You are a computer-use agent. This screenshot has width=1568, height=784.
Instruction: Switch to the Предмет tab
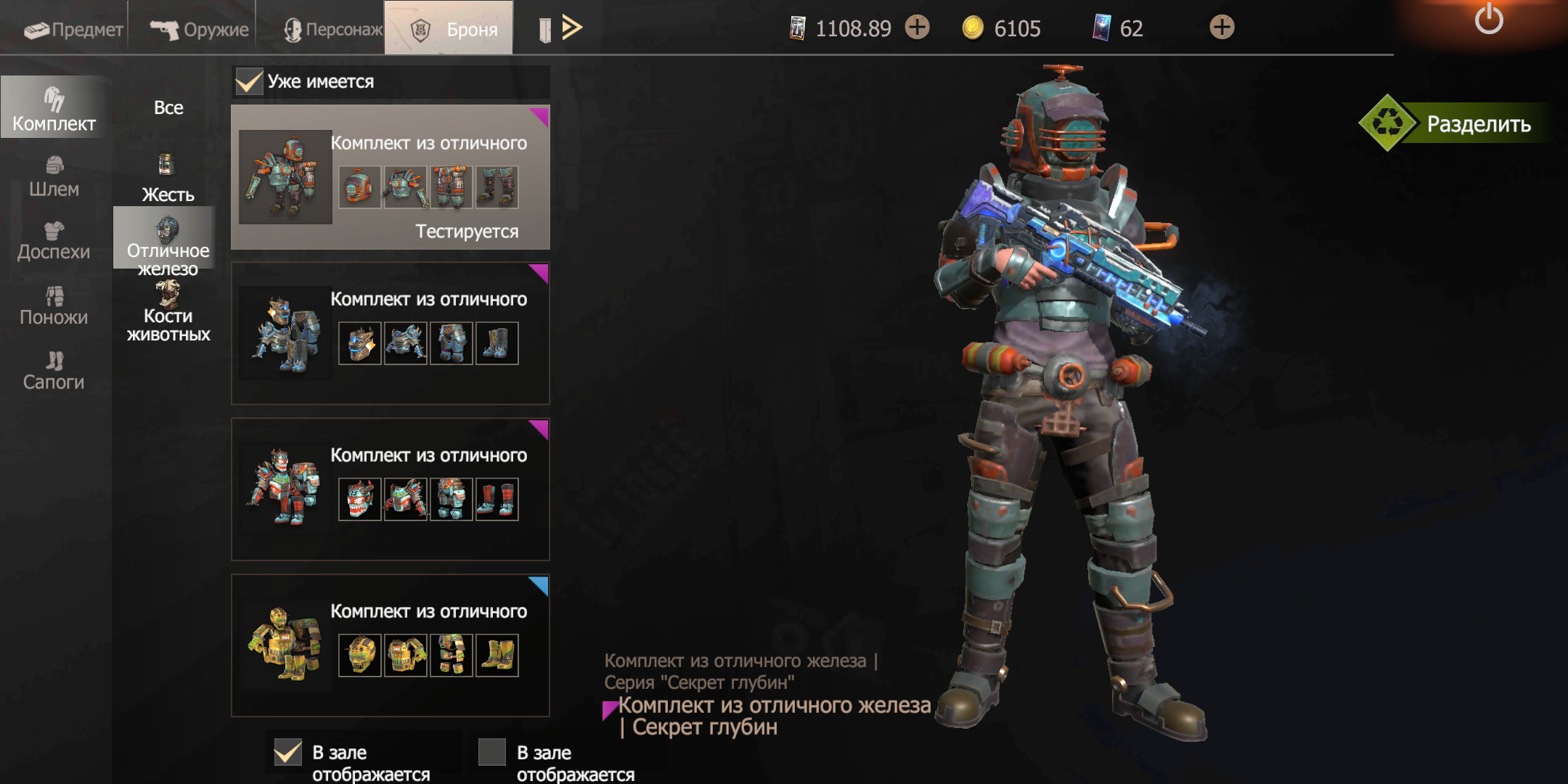pos(73,29)
